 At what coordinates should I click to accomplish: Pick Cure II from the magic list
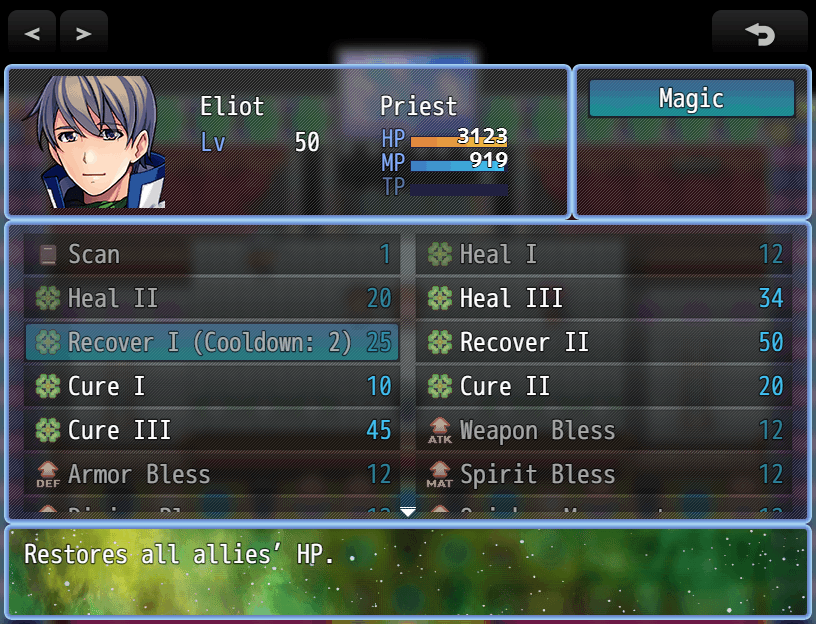(604, 387)
